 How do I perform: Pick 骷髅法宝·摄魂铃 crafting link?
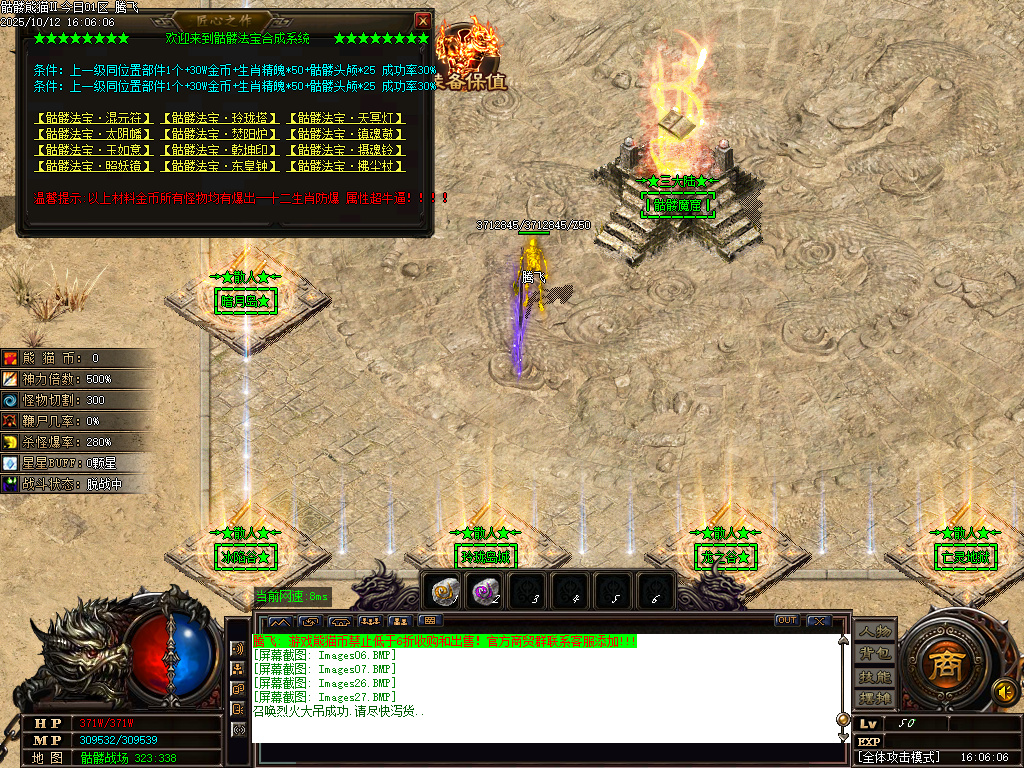click(346, 150)
